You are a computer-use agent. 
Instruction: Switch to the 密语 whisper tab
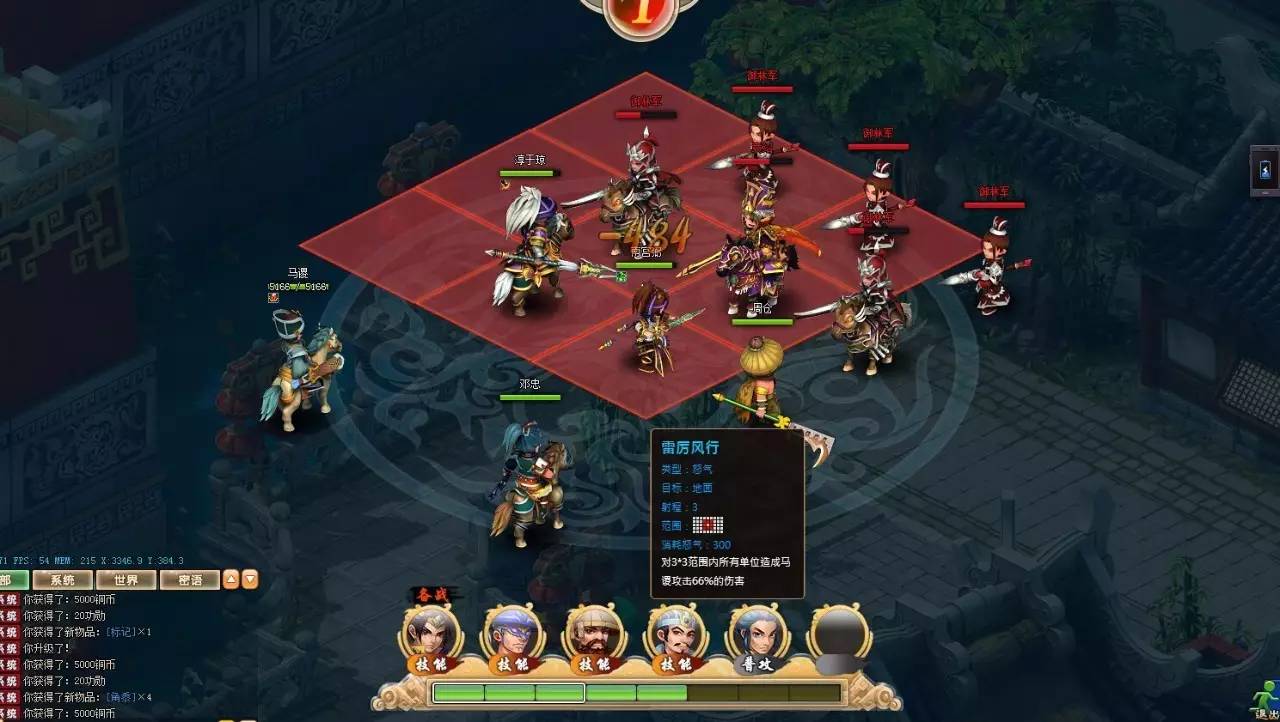190,580
